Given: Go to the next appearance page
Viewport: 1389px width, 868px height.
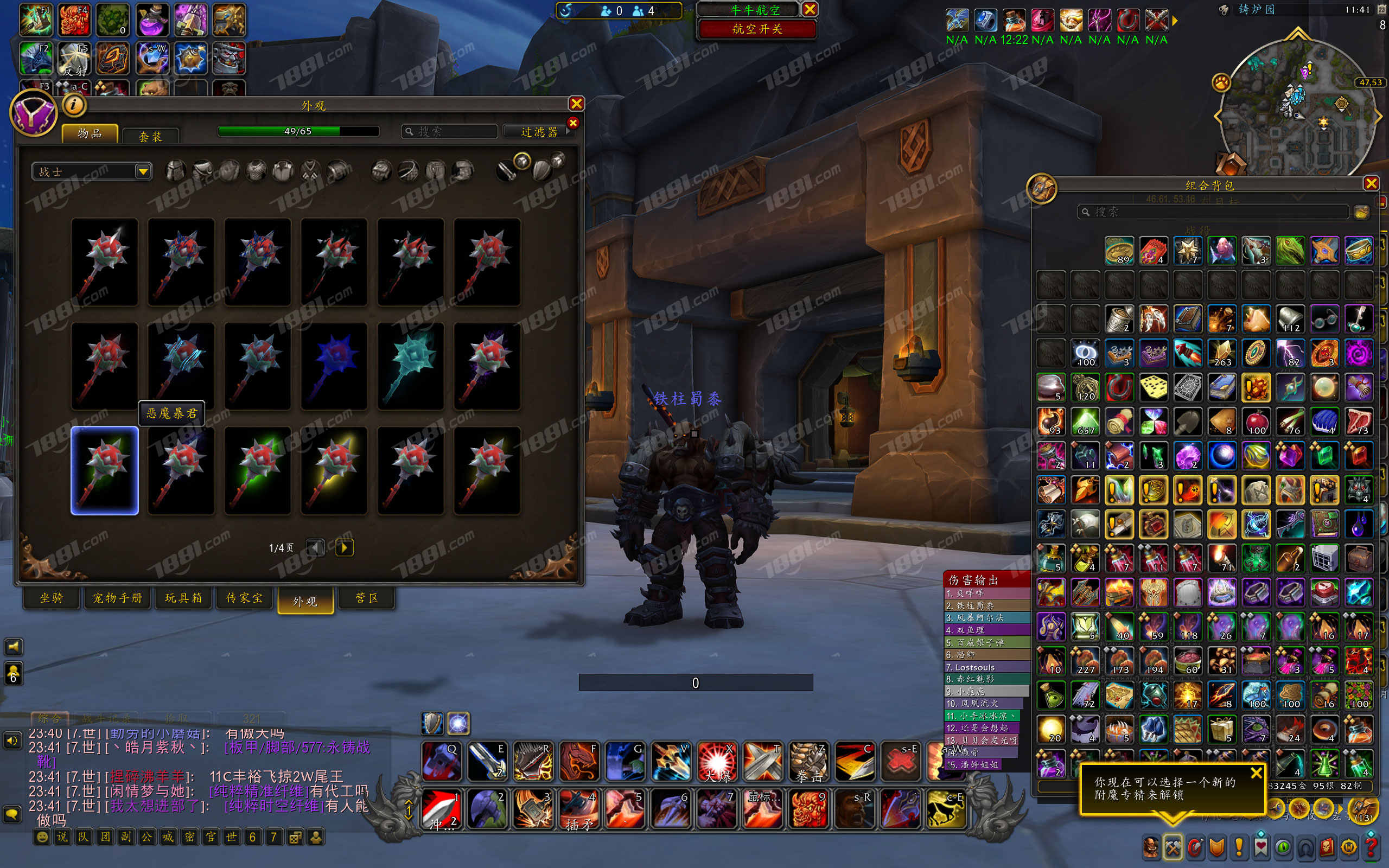Looking at the screenshot, I should point(344,547).
